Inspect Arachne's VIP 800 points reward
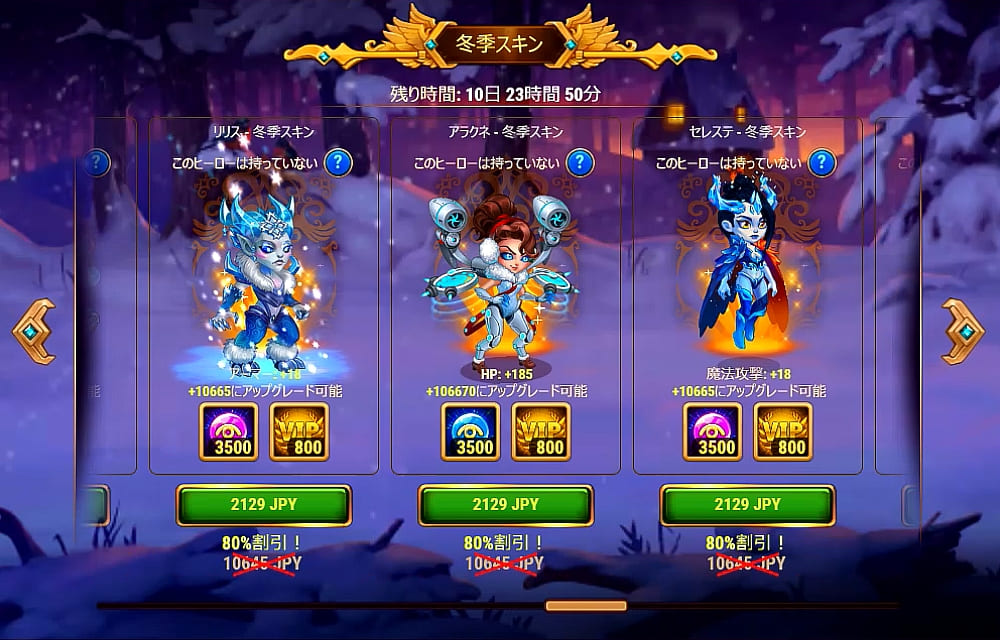Viewport: 1000px width, 640px height. [541, 432]
